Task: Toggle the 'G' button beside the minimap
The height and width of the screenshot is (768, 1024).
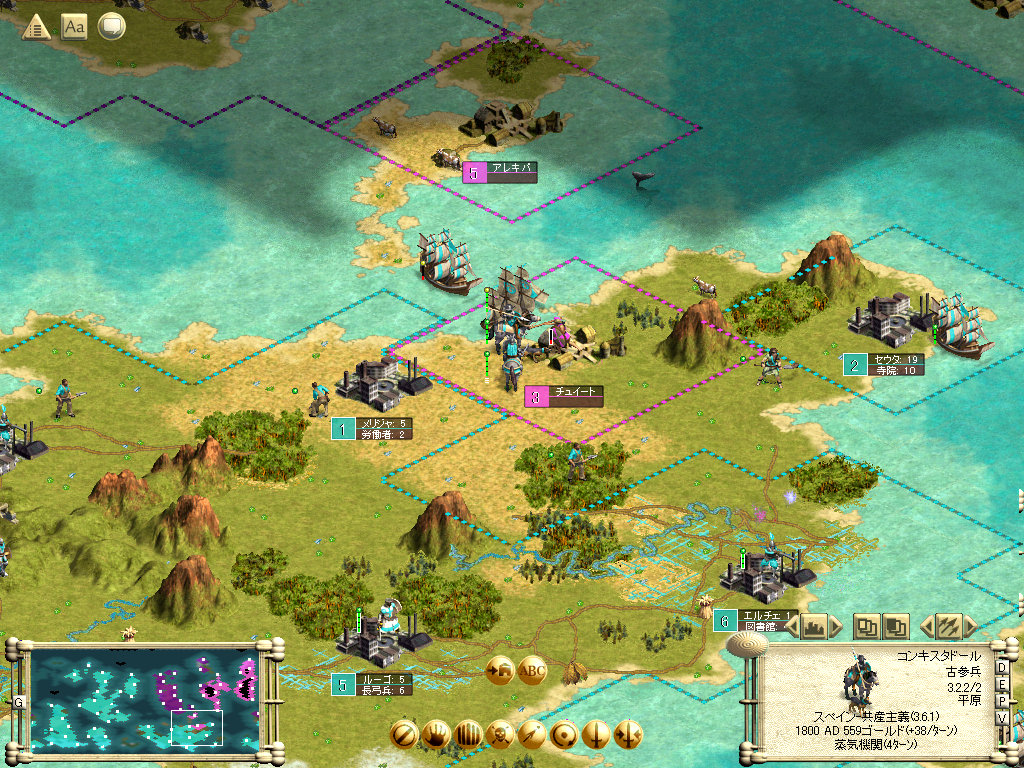Action: pos(18,702)
